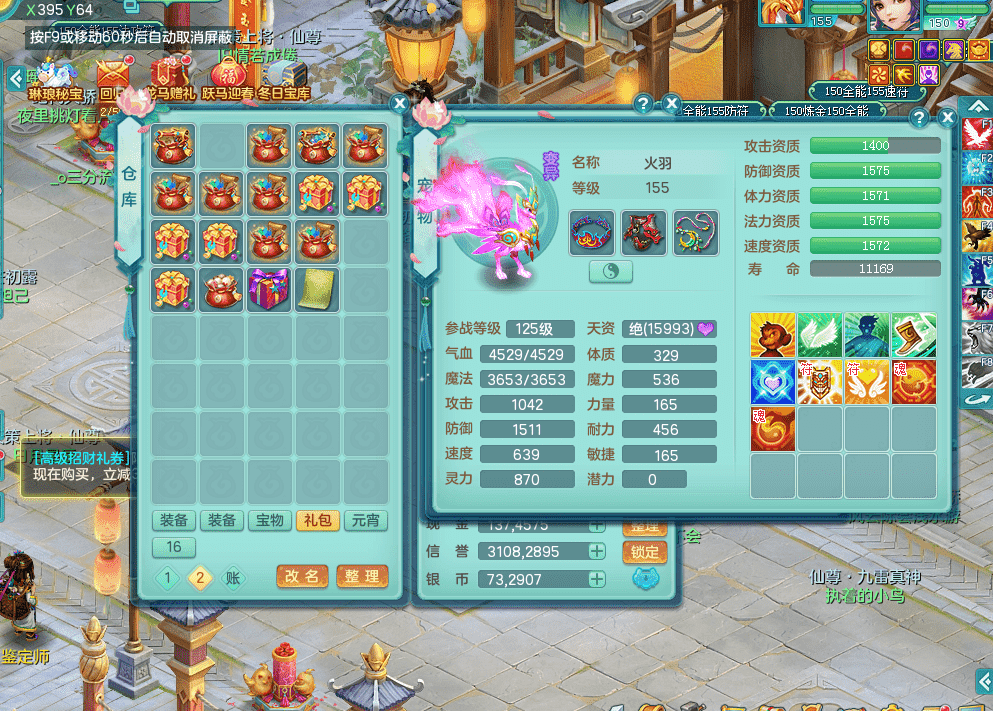
Task: Select the monkey face pet skill
Action: click(x=773, y=335)
